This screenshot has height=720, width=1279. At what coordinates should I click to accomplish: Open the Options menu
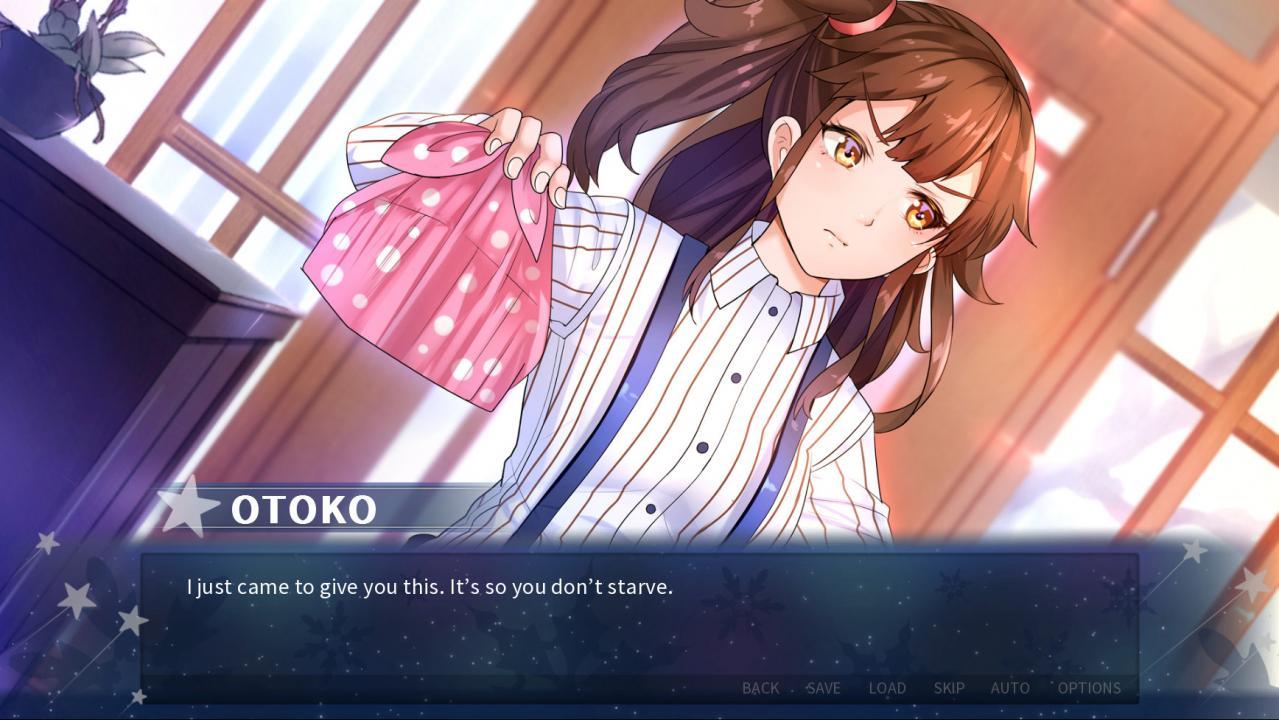[1089, 688]
